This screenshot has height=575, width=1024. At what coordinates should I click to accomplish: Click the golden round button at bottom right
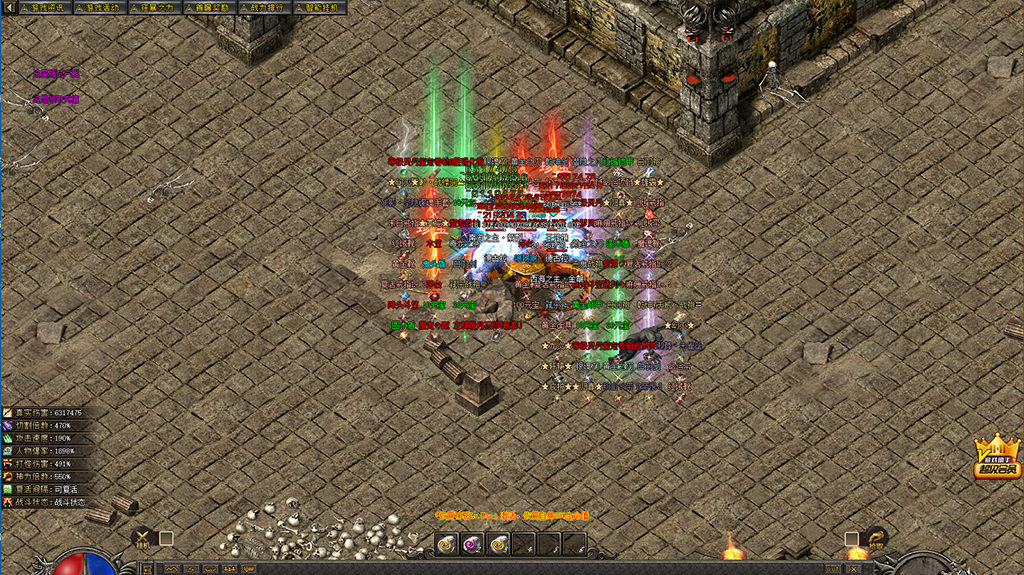coord(876,539)
